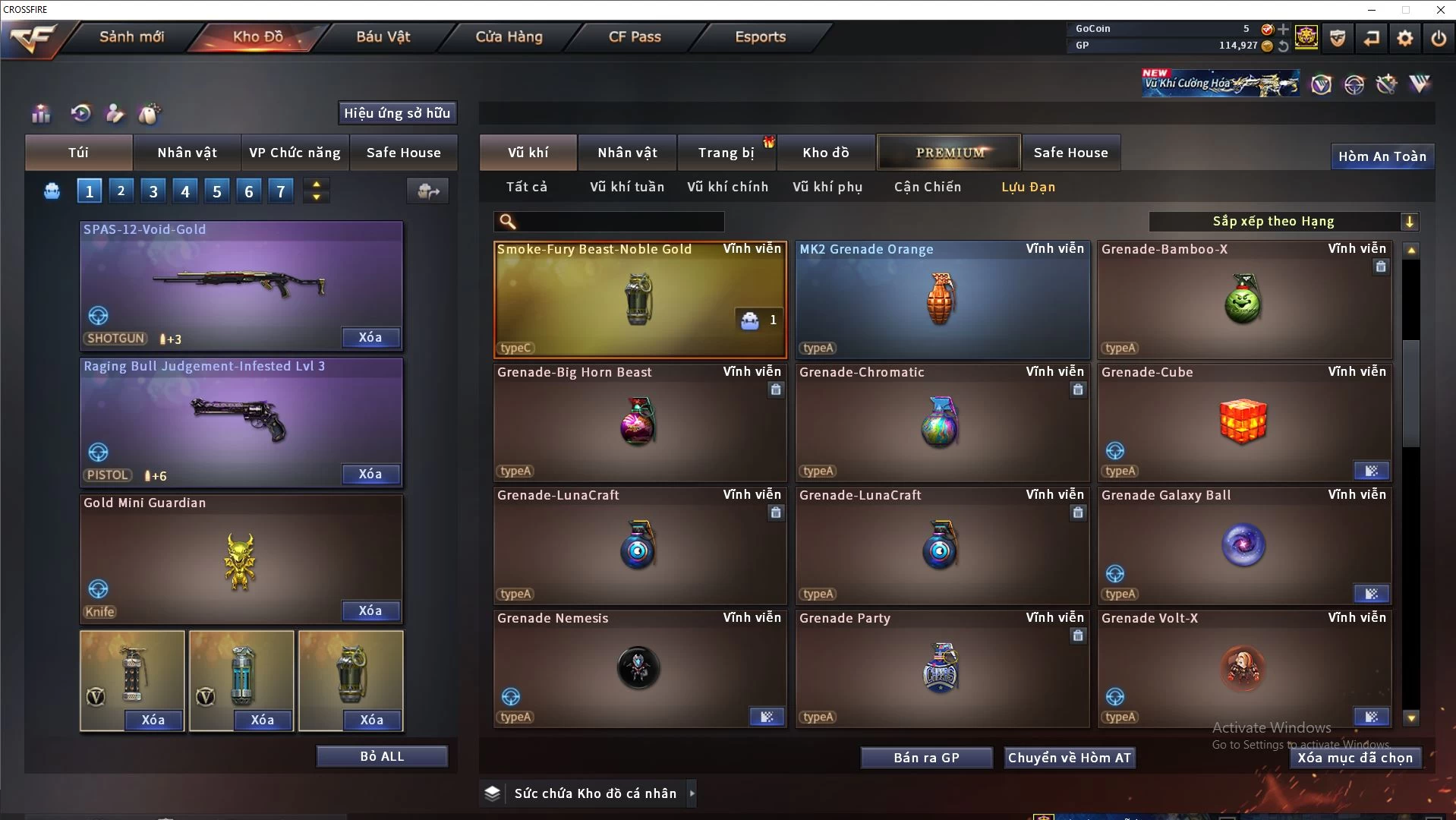Open the Sắp xếp theo Hạng dropdown
This screenshot has width=1456, height=820.
point(1283,222)
